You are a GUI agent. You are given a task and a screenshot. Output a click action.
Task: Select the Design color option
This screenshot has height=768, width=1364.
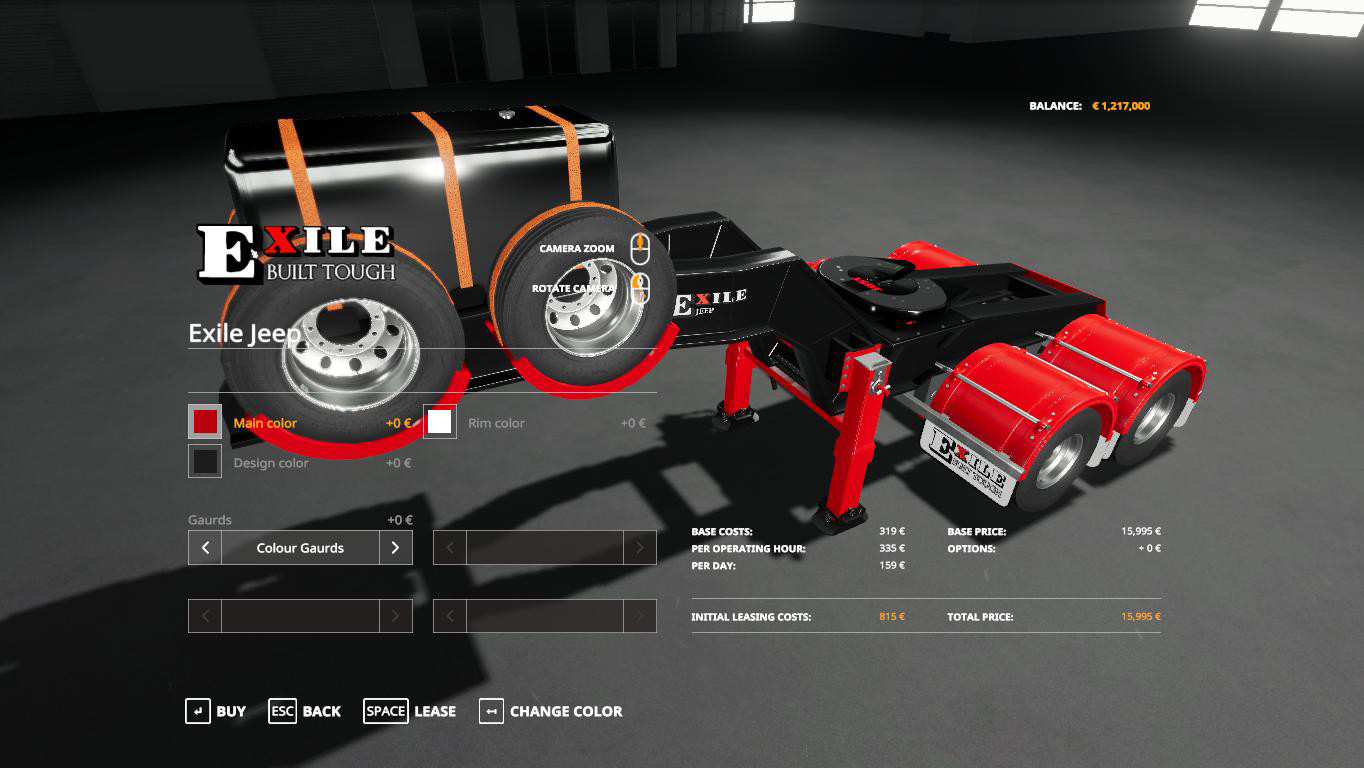(x=270, y=462)
